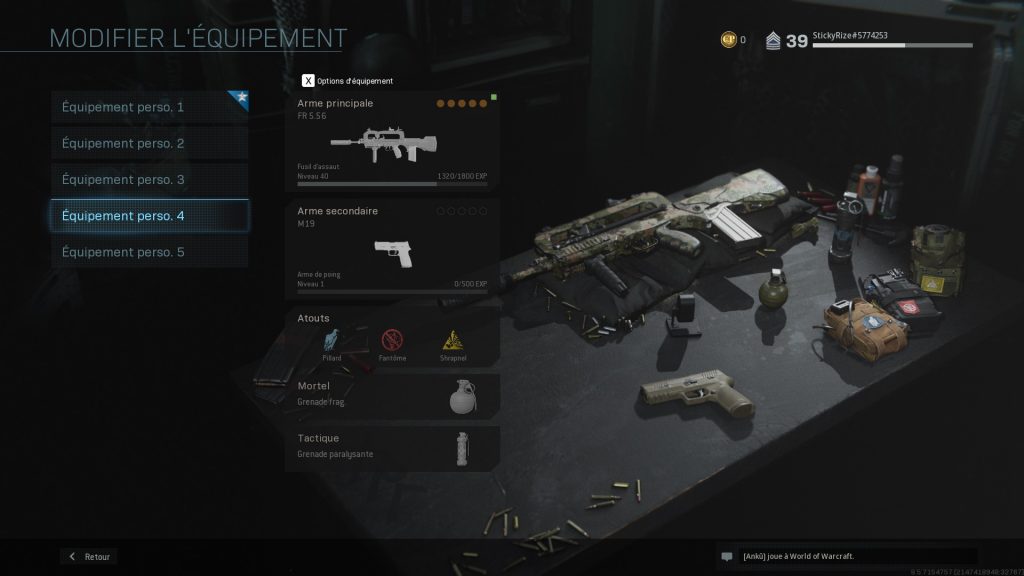Select Équipement perso. 1 loadout
Viewport: 1024px width, 576px height.
(149, 107)
